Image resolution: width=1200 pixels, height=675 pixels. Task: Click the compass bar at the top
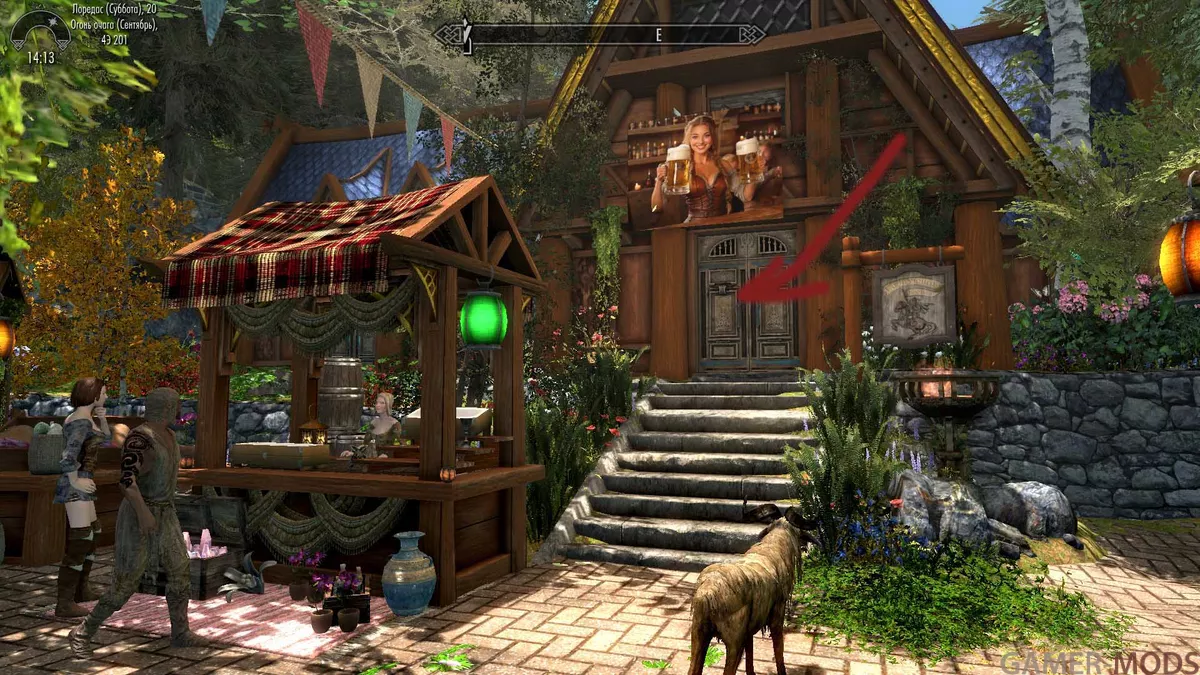click(x=600, y=34)
